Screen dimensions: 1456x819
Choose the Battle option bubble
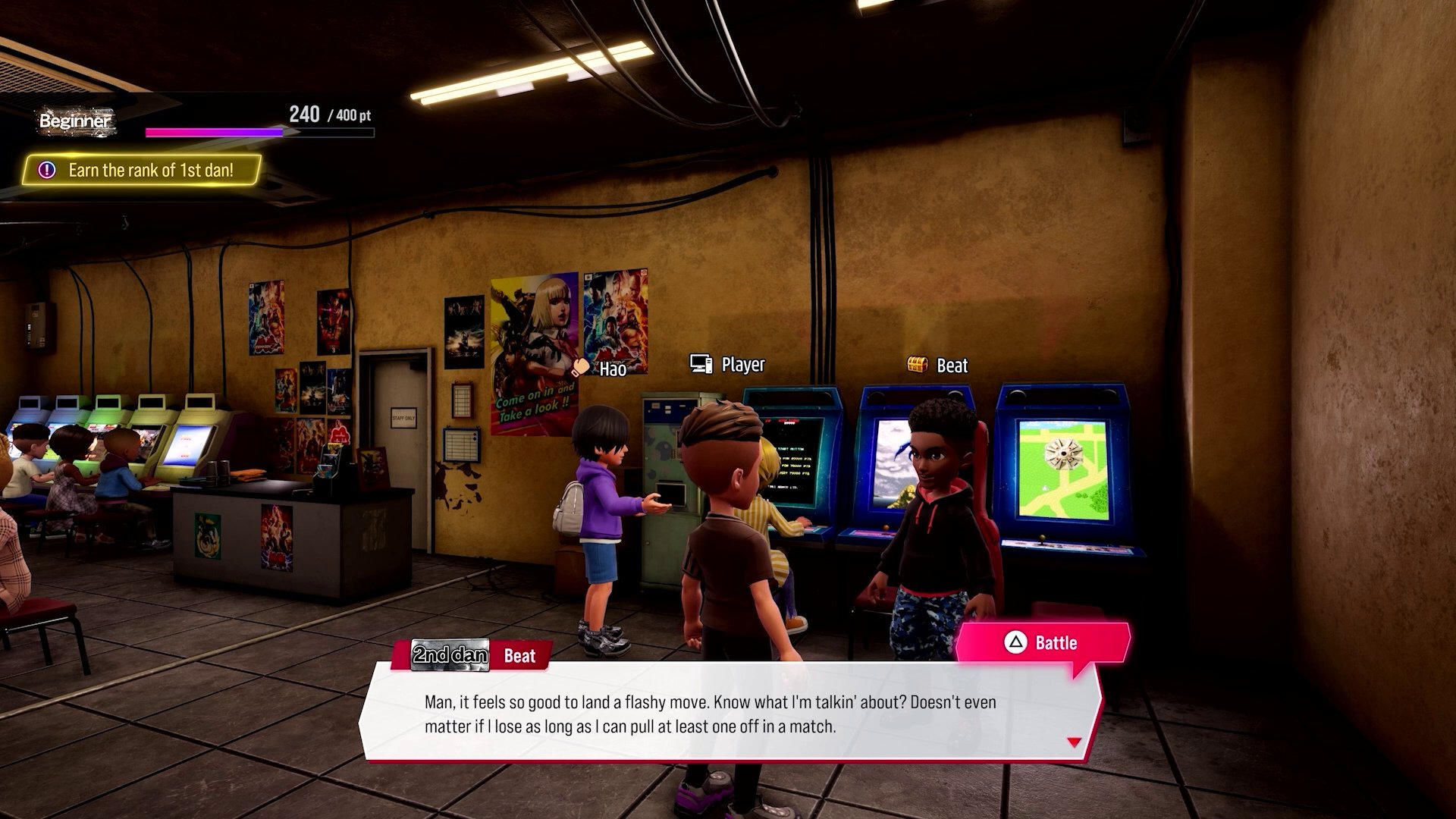(x=1042, y=644)
